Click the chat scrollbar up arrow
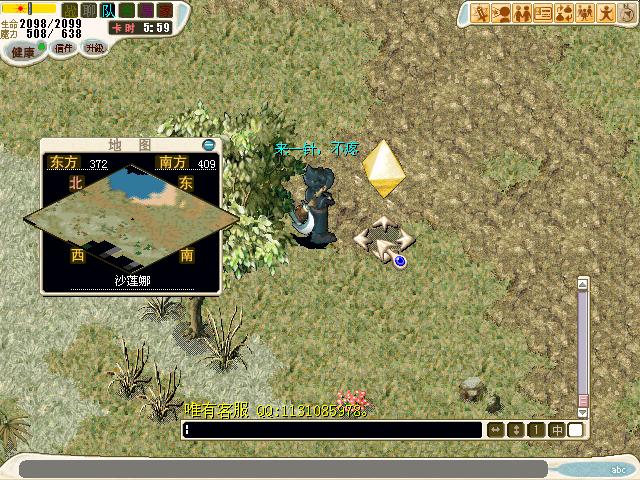 (583, 284)
